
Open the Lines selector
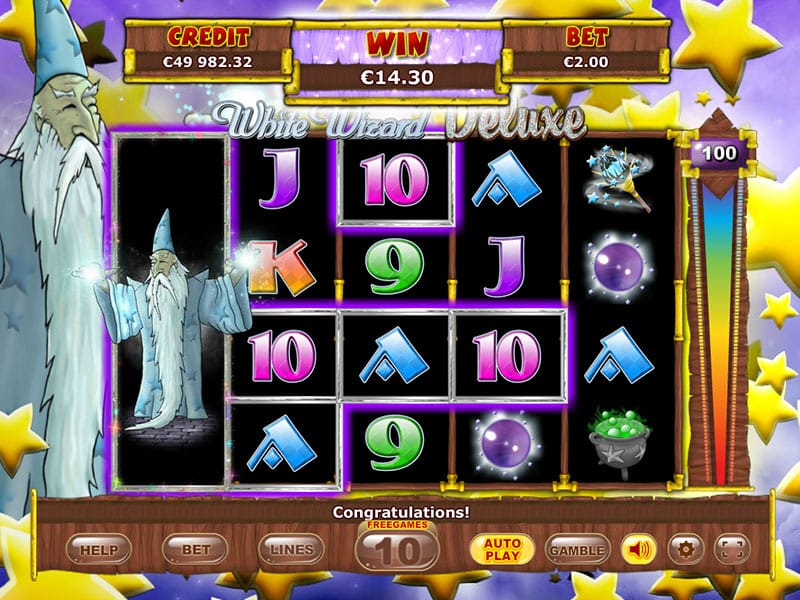(291, 549)
